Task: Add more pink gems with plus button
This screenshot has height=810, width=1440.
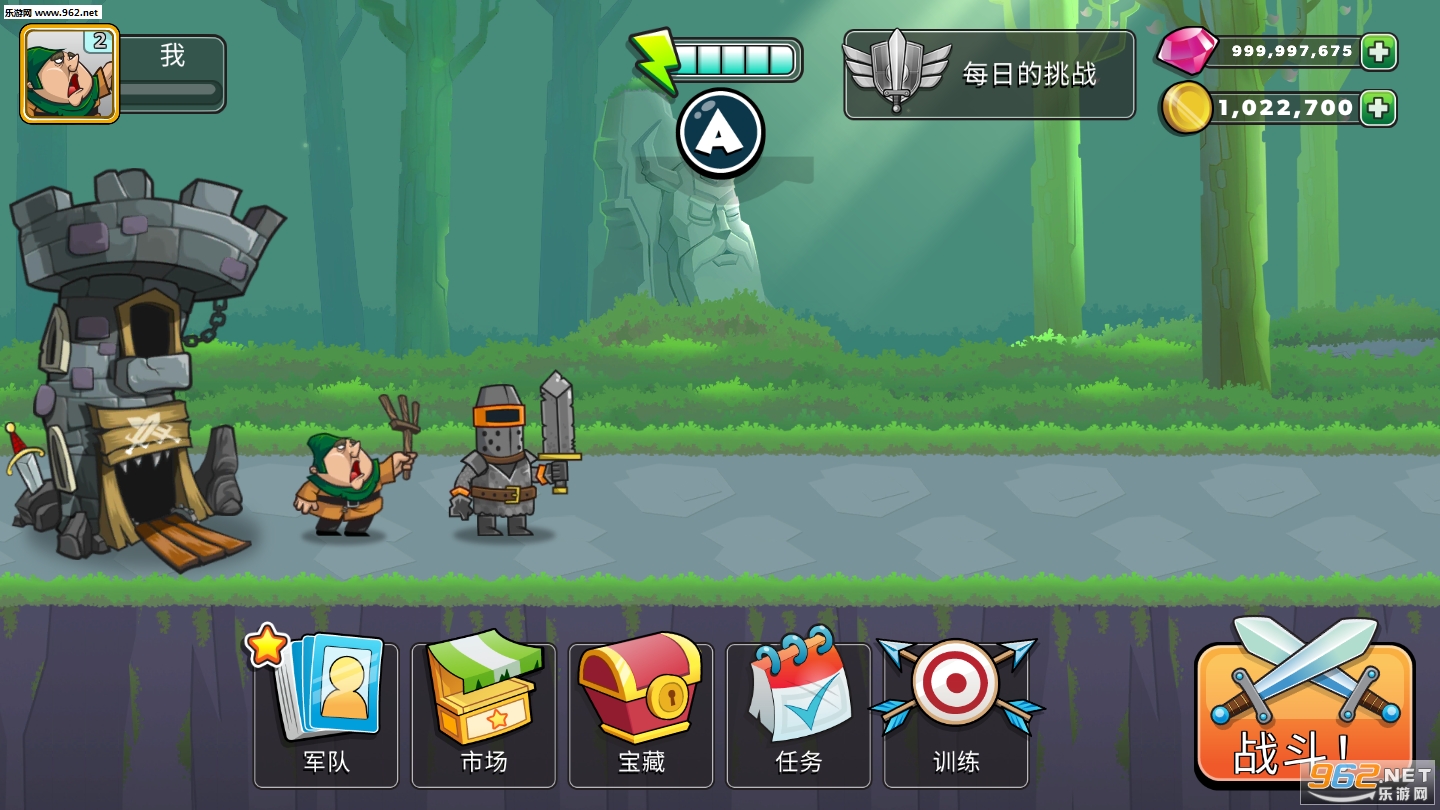Action: 1379,52
